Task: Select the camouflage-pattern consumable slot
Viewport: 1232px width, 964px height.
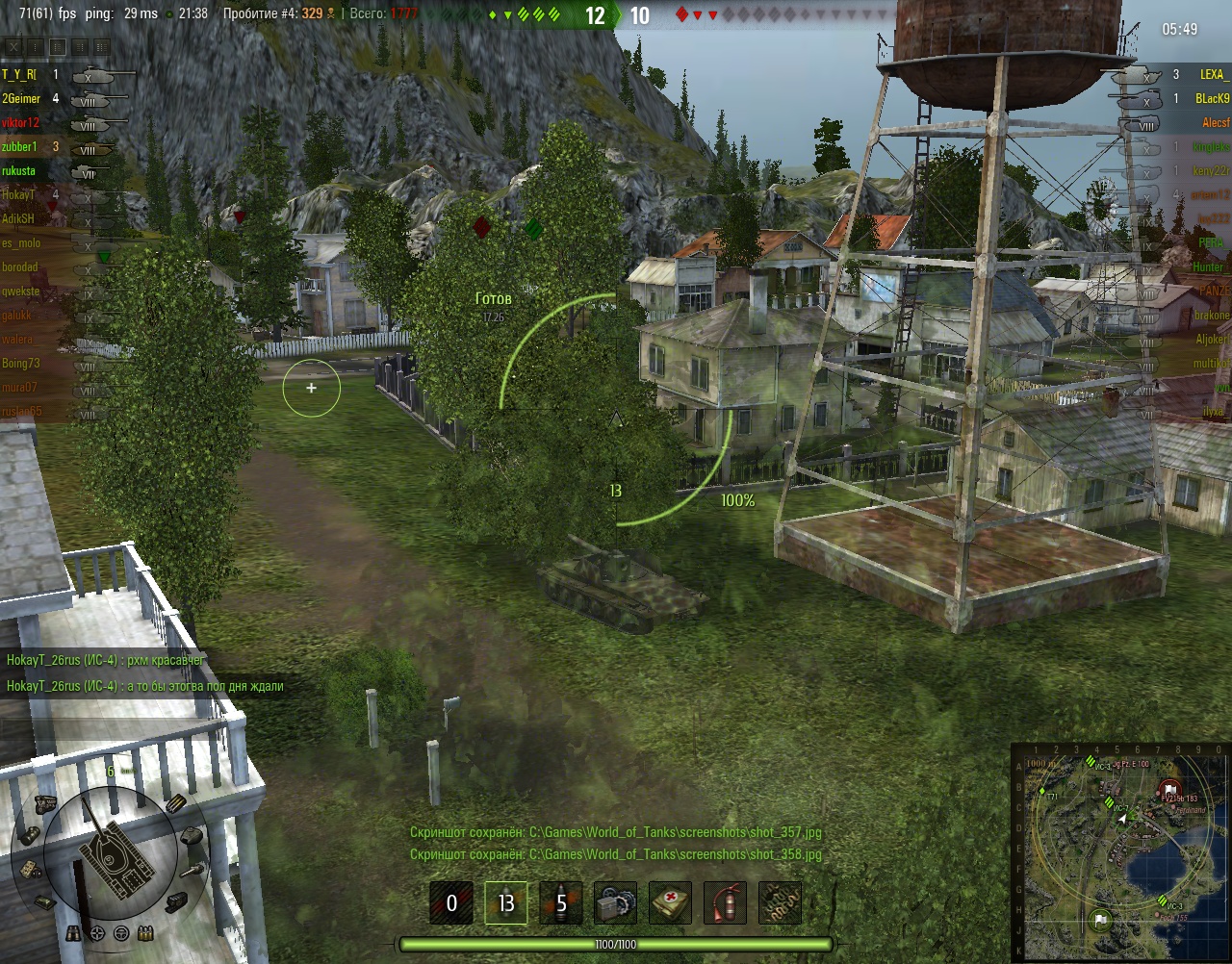Action: [781, 903]
